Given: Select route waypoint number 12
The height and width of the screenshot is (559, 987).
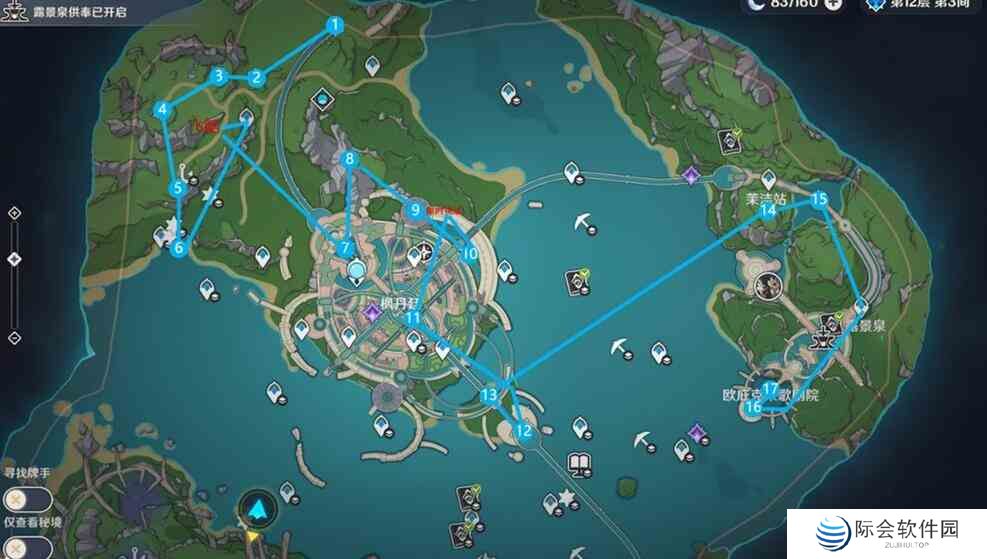Looking at the screenshot, I should point(523,431).
